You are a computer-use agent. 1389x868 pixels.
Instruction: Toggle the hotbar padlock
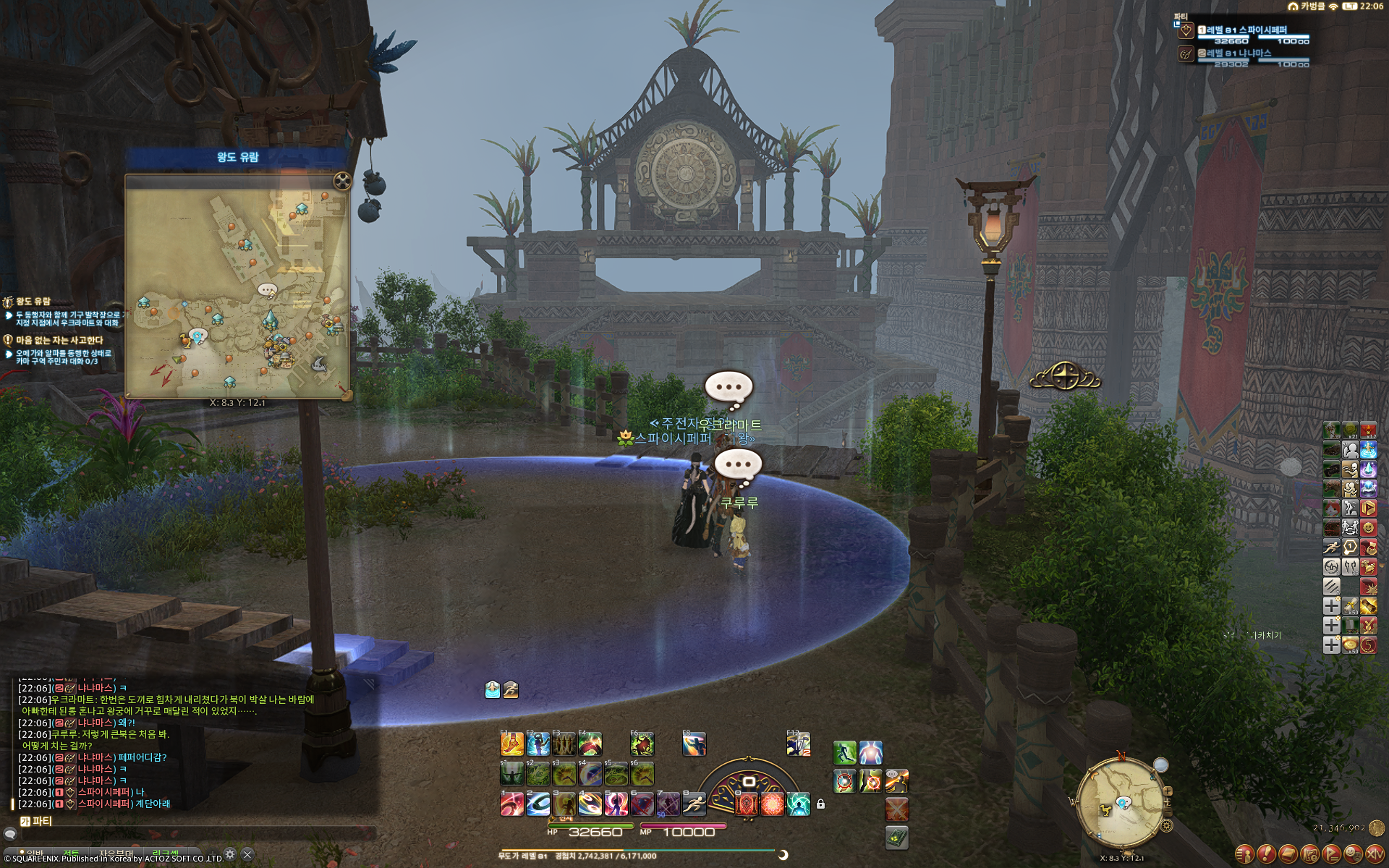[x=820, y=804]
